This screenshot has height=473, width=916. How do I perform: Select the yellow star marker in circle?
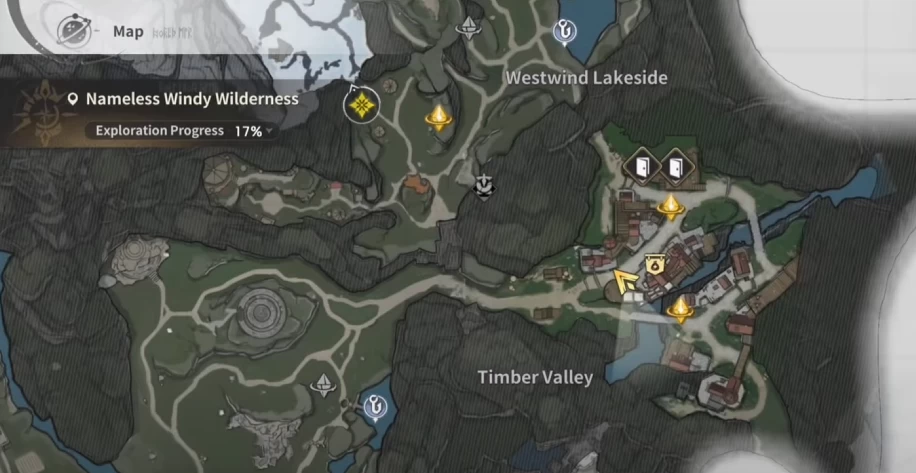tap(360, 104)
